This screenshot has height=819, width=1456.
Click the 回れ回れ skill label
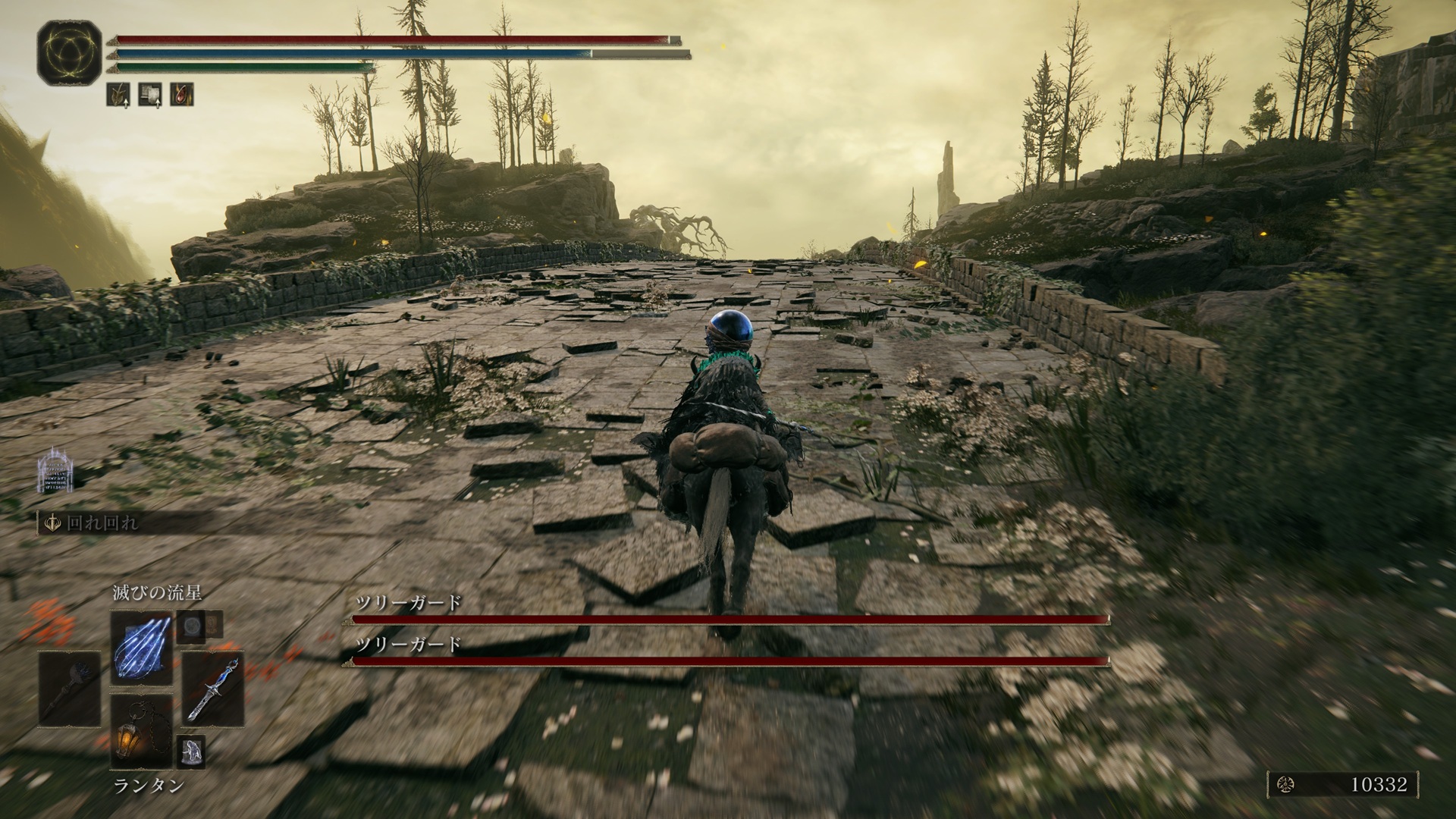point(102,524)
